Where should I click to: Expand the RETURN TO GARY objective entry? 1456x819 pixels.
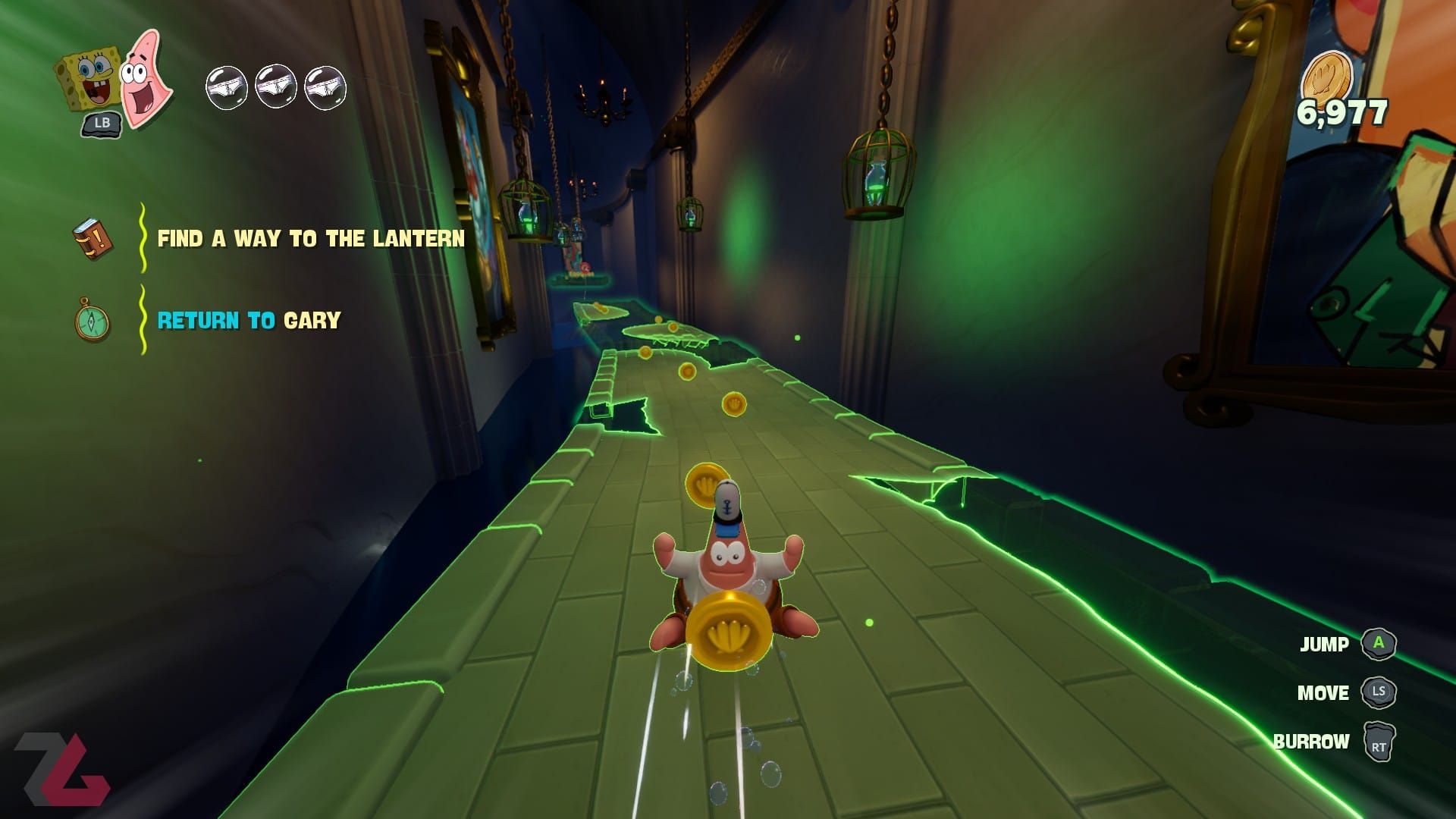click(x=249, y=321)
